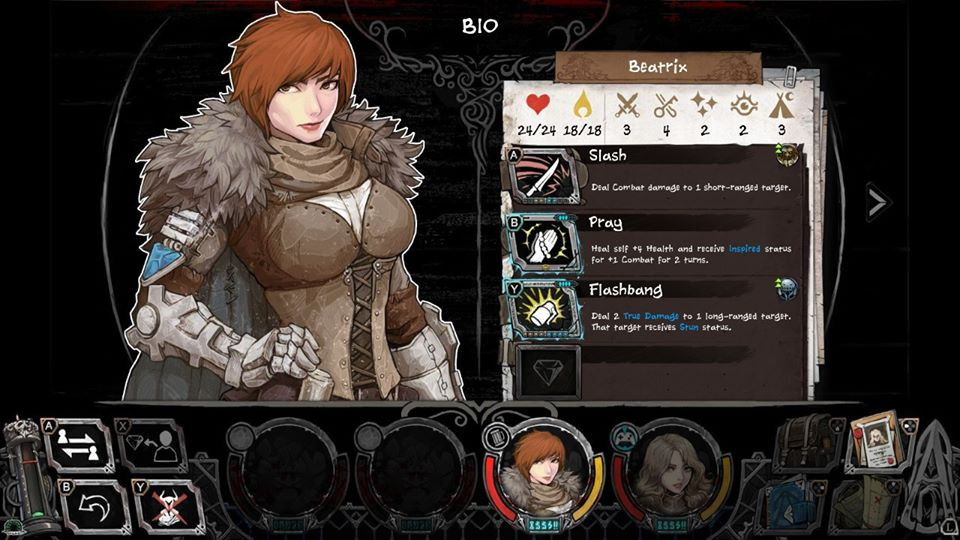
Task: Open the character bio poster icon
Action: [877, 441]
